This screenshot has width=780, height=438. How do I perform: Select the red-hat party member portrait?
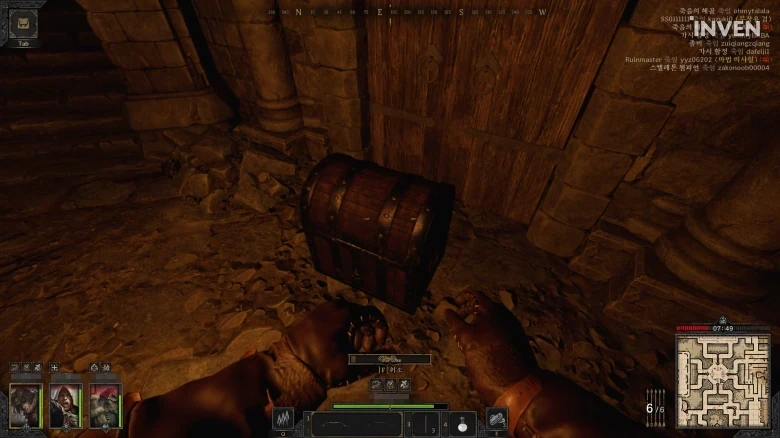point(105,405)
